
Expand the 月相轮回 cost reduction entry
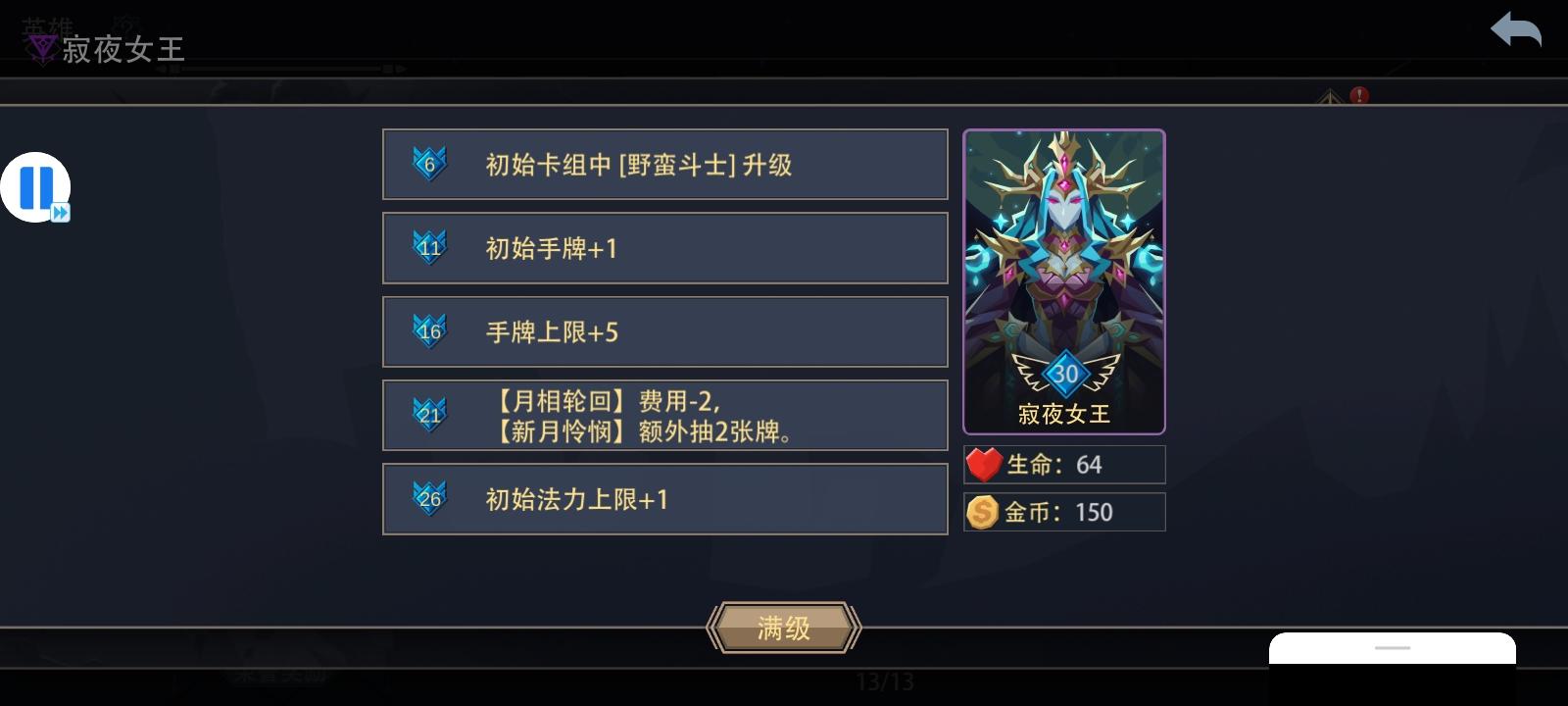[665, 415]
